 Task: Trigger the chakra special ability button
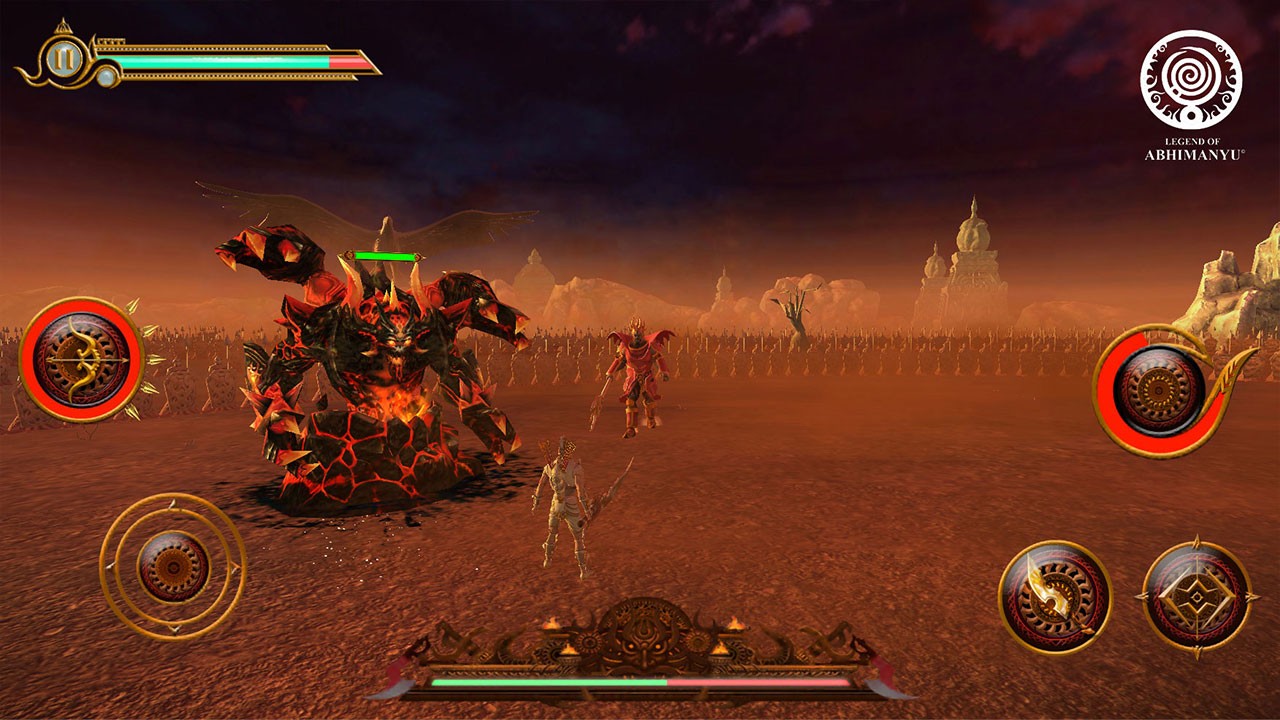pyautogui.click(x=1159, y=390)
